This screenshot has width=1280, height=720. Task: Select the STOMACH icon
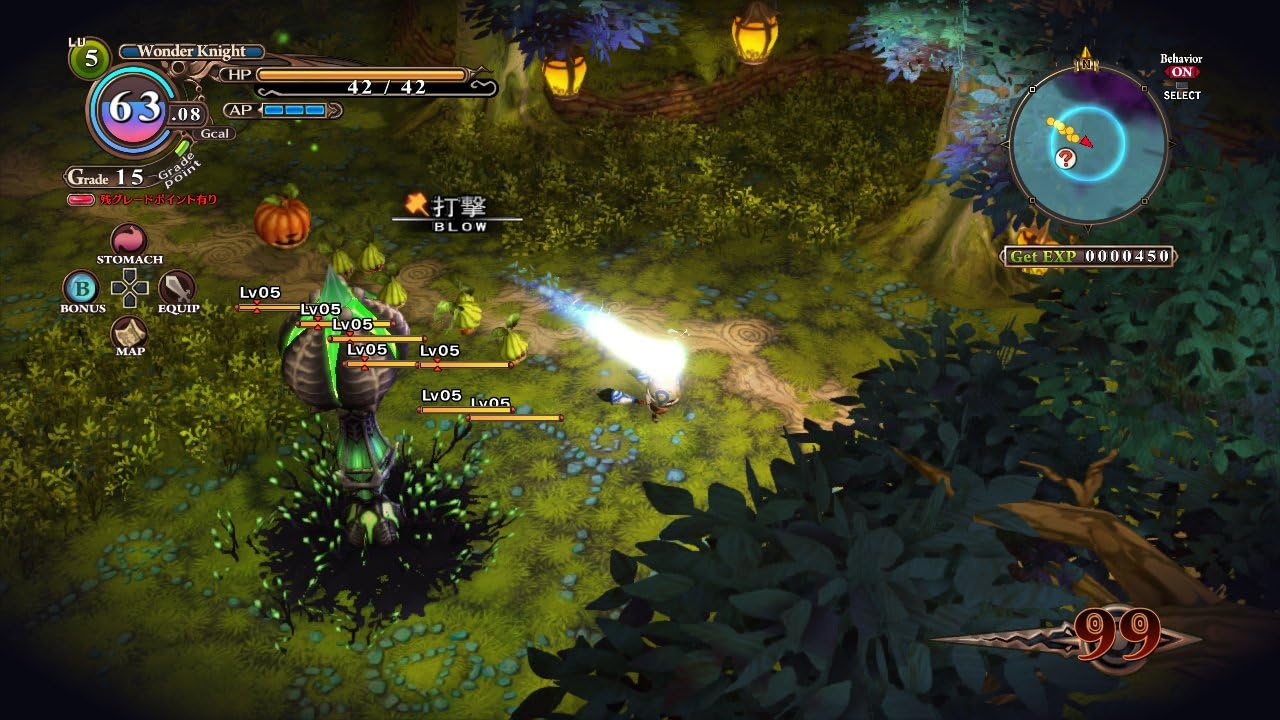(130, 240)
